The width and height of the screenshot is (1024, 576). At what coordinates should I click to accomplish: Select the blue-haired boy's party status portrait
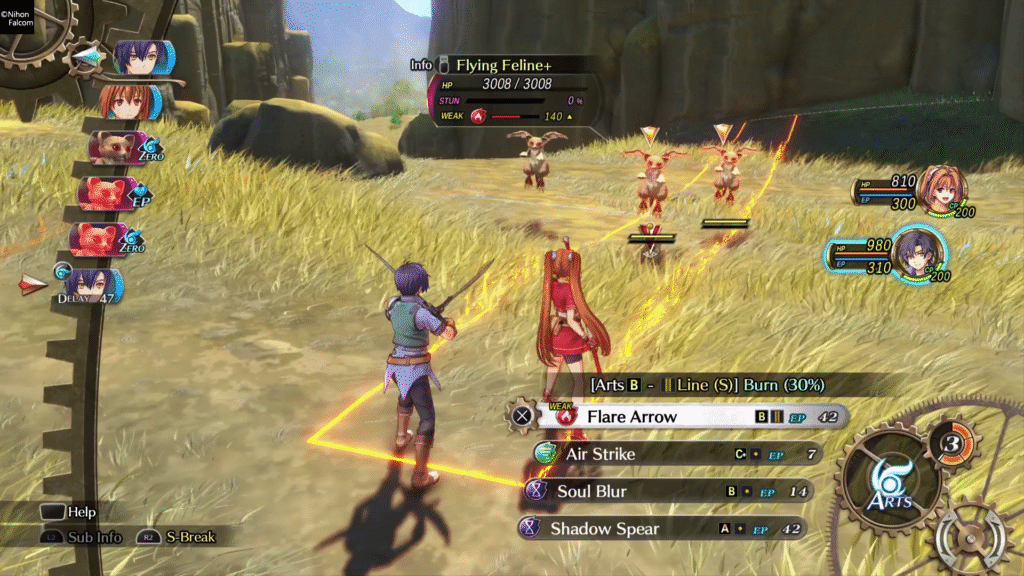point(917,256)
